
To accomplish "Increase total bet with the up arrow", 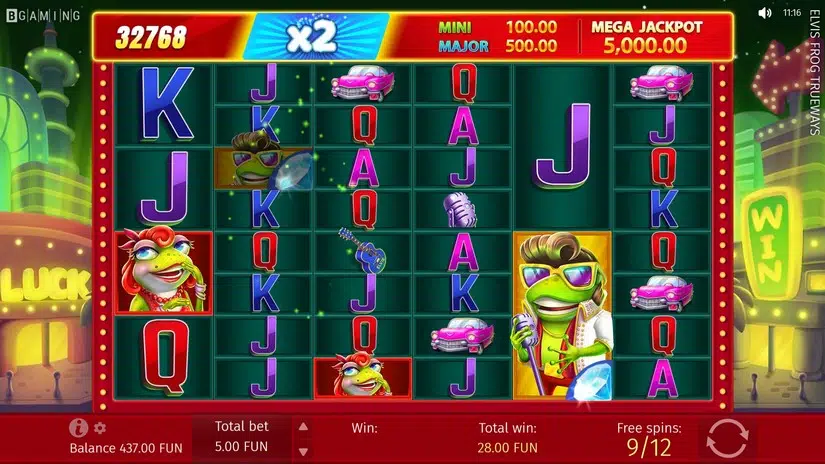I will tap(304, 426).
